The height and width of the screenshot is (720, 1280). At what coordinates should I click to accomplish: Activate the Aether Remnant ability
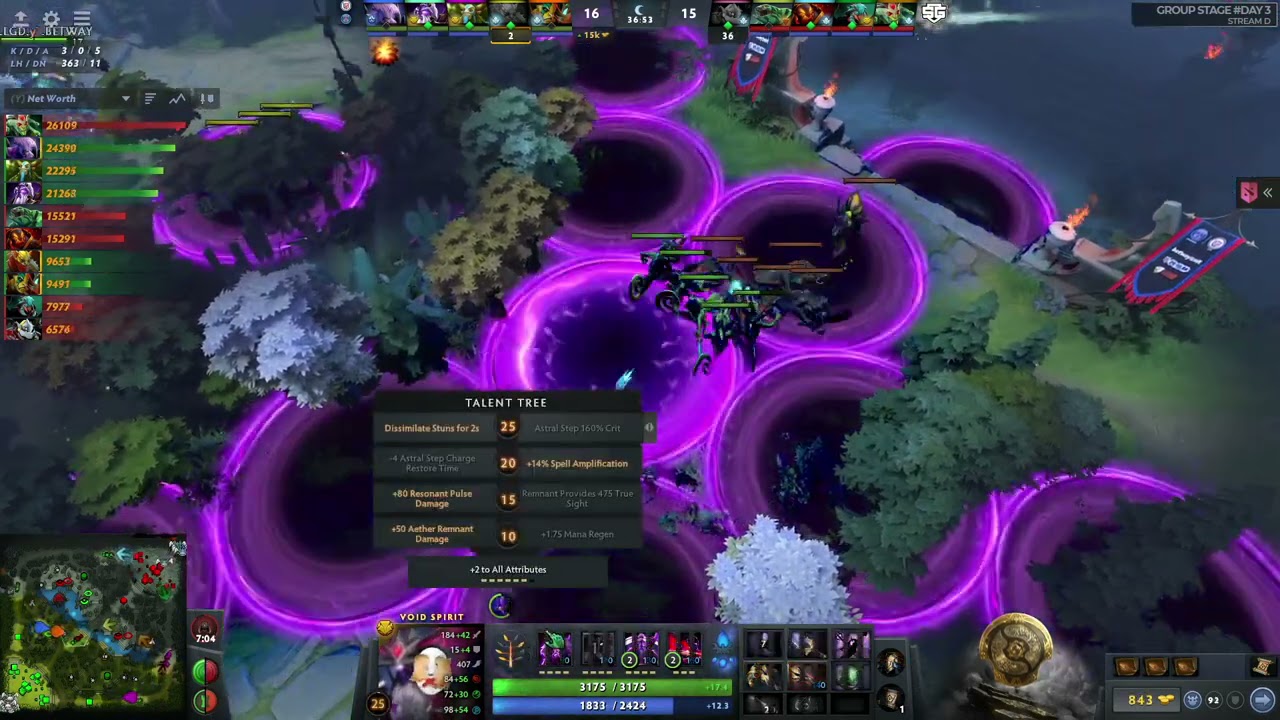[555, 650]
